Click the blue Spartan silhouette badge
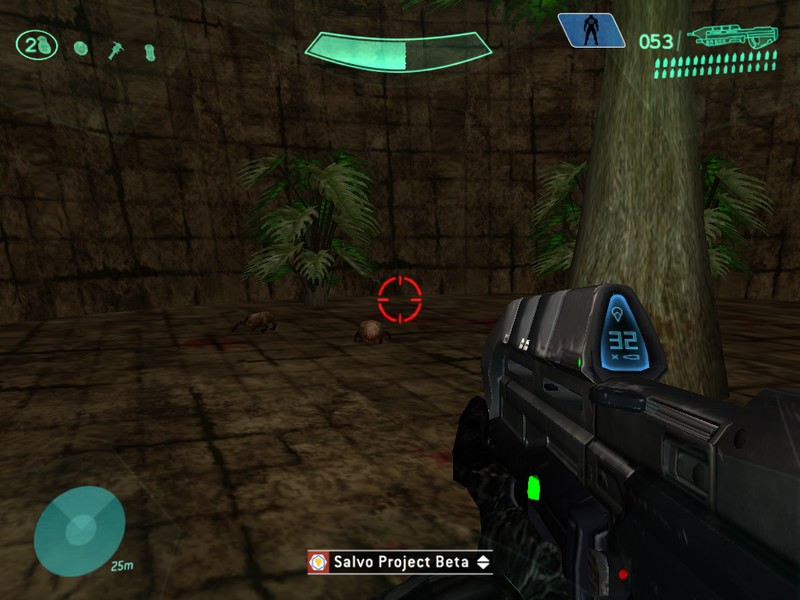Screen dimensions: 800x600 tap(592, 30)
